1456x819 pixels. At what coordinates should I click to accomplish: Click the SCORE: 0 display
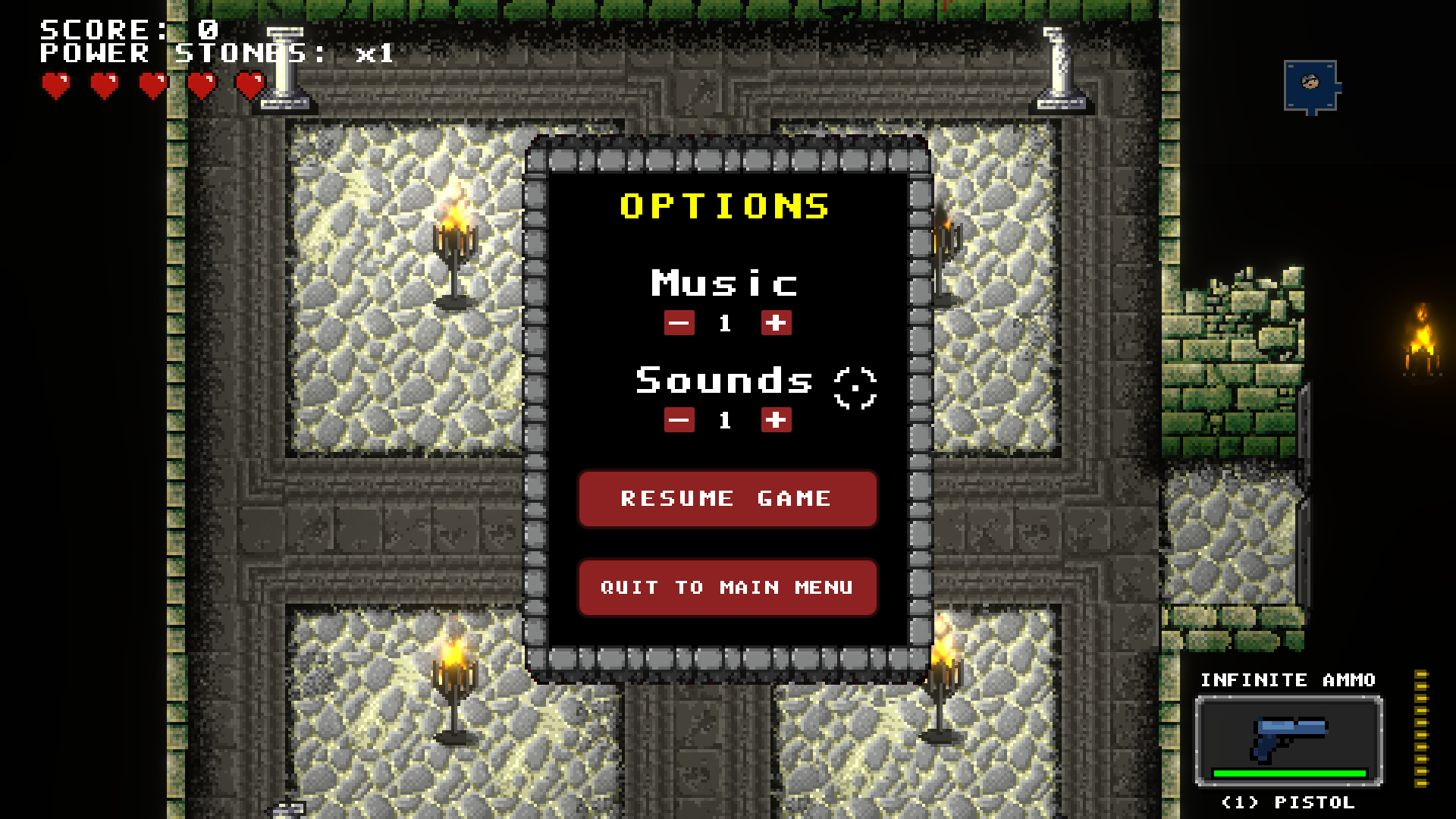pyautogui.click(x=125, y=29)
